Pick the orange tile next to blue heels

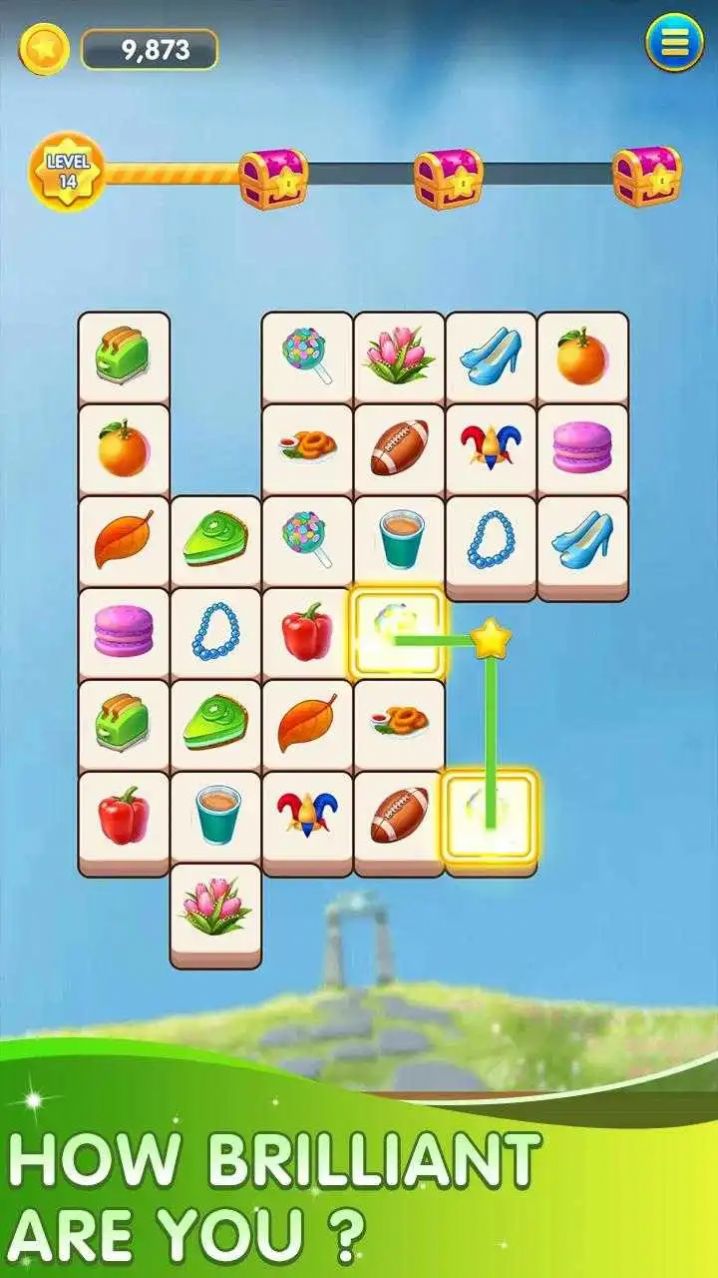583,355
